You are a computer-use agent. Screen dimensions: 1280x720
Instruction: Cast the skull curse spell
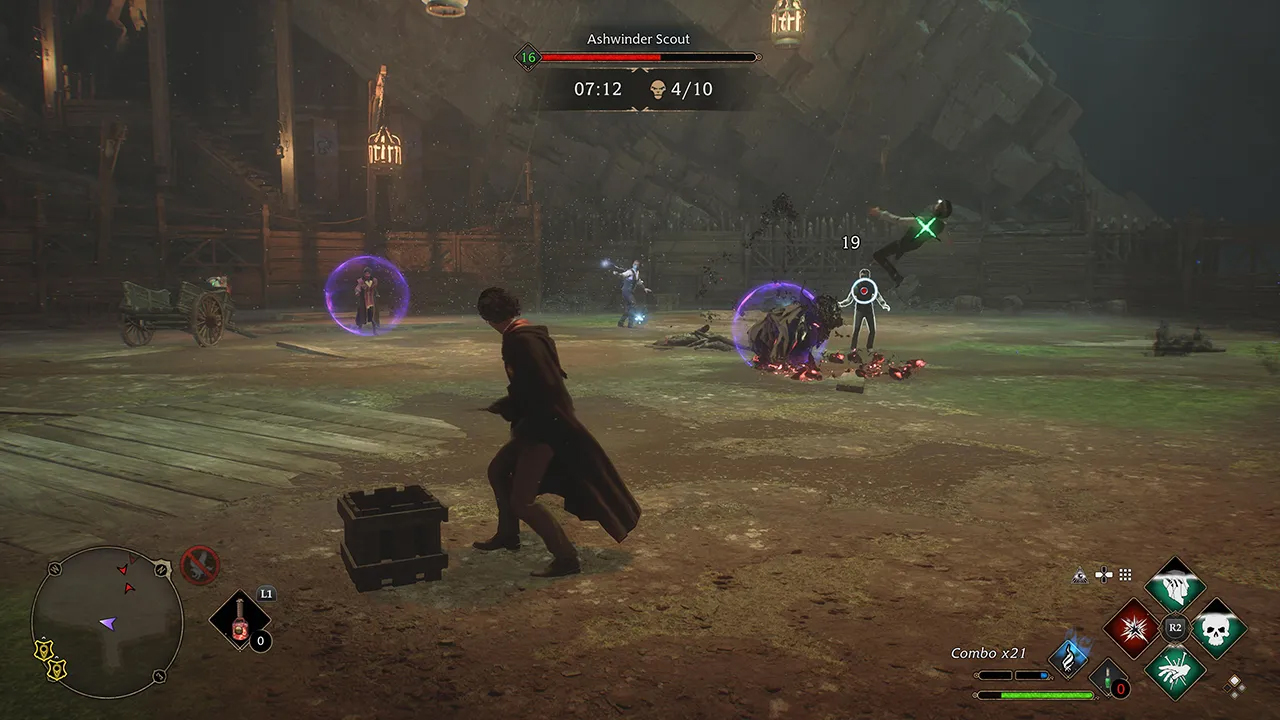tap(1218, 628)
